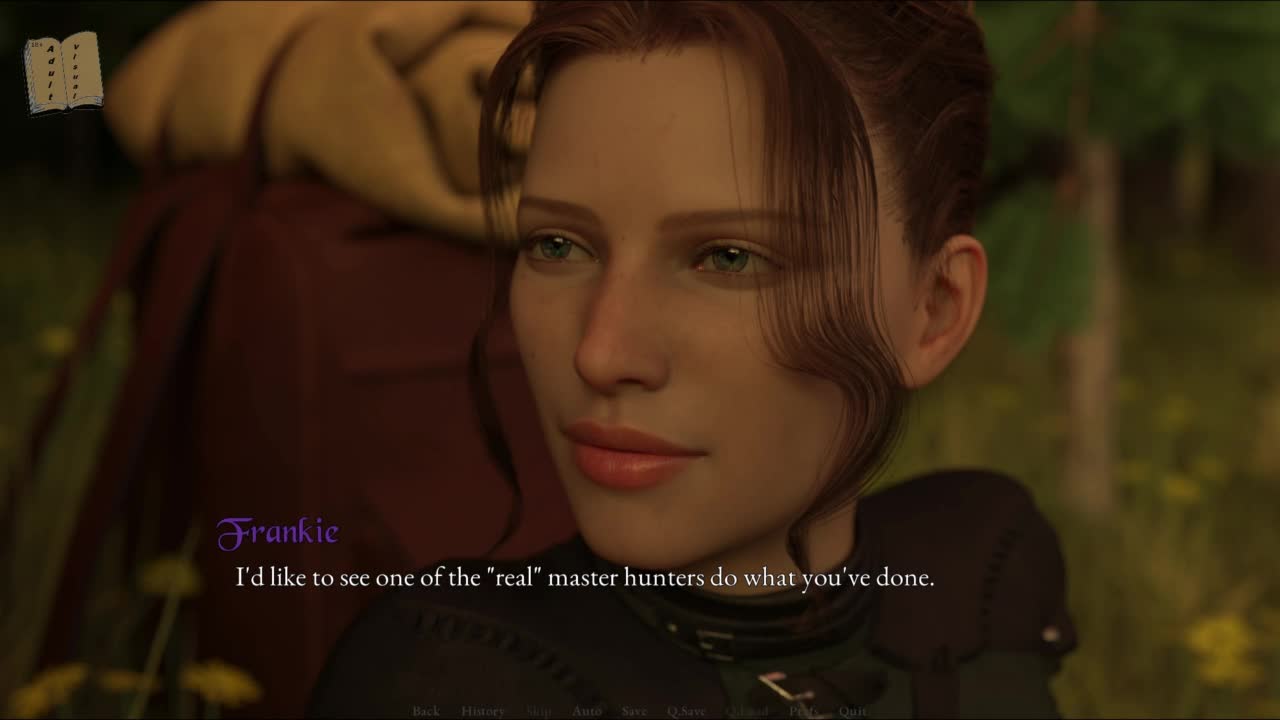Activate Skip in the quick menu
Screen dimensions: 1280x720
(538, 711)
